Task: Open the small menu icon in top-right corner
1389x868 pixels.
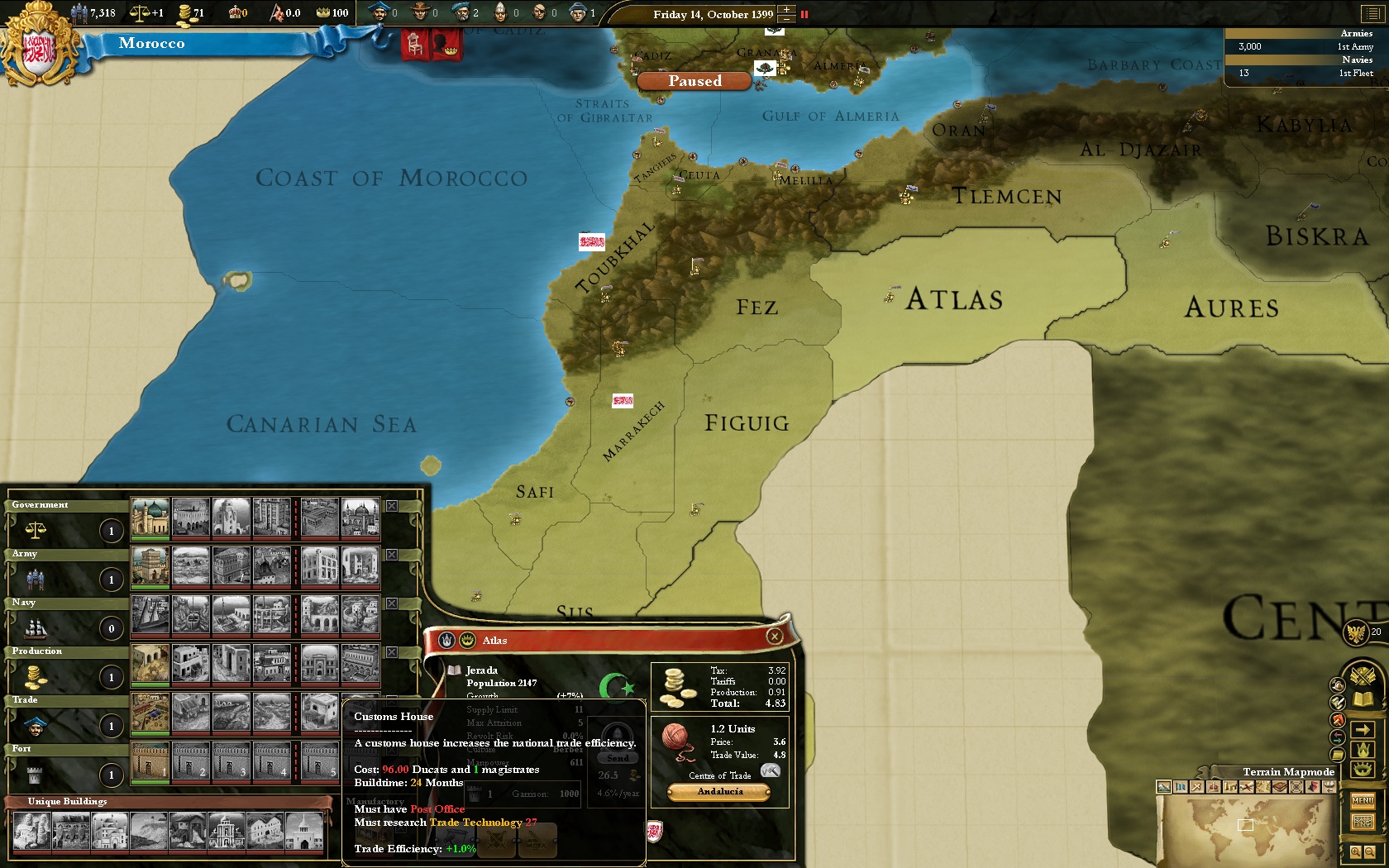Action: [1372, 13]
